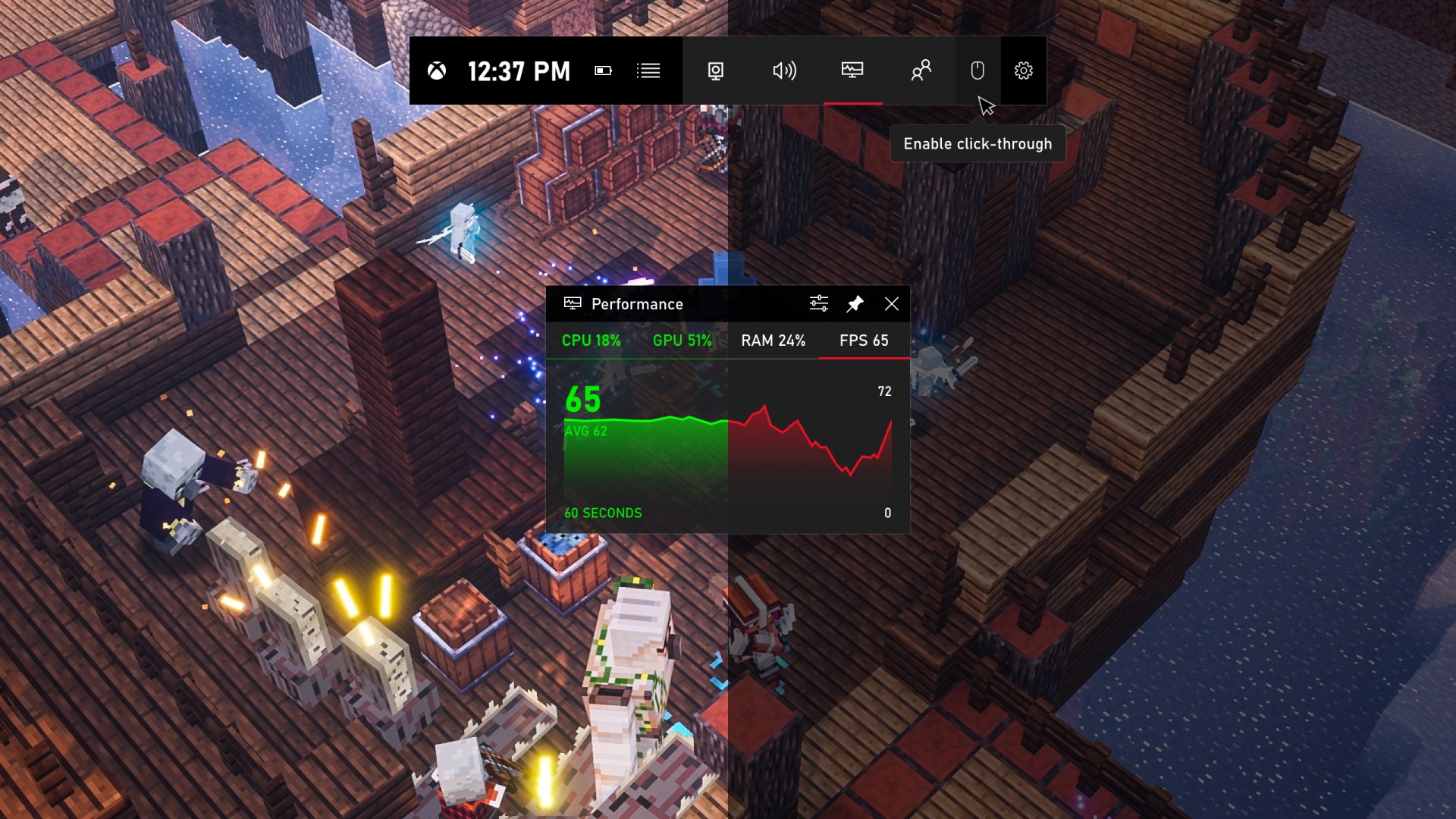View the RAM 24% tab

click(x=773, y=340)
